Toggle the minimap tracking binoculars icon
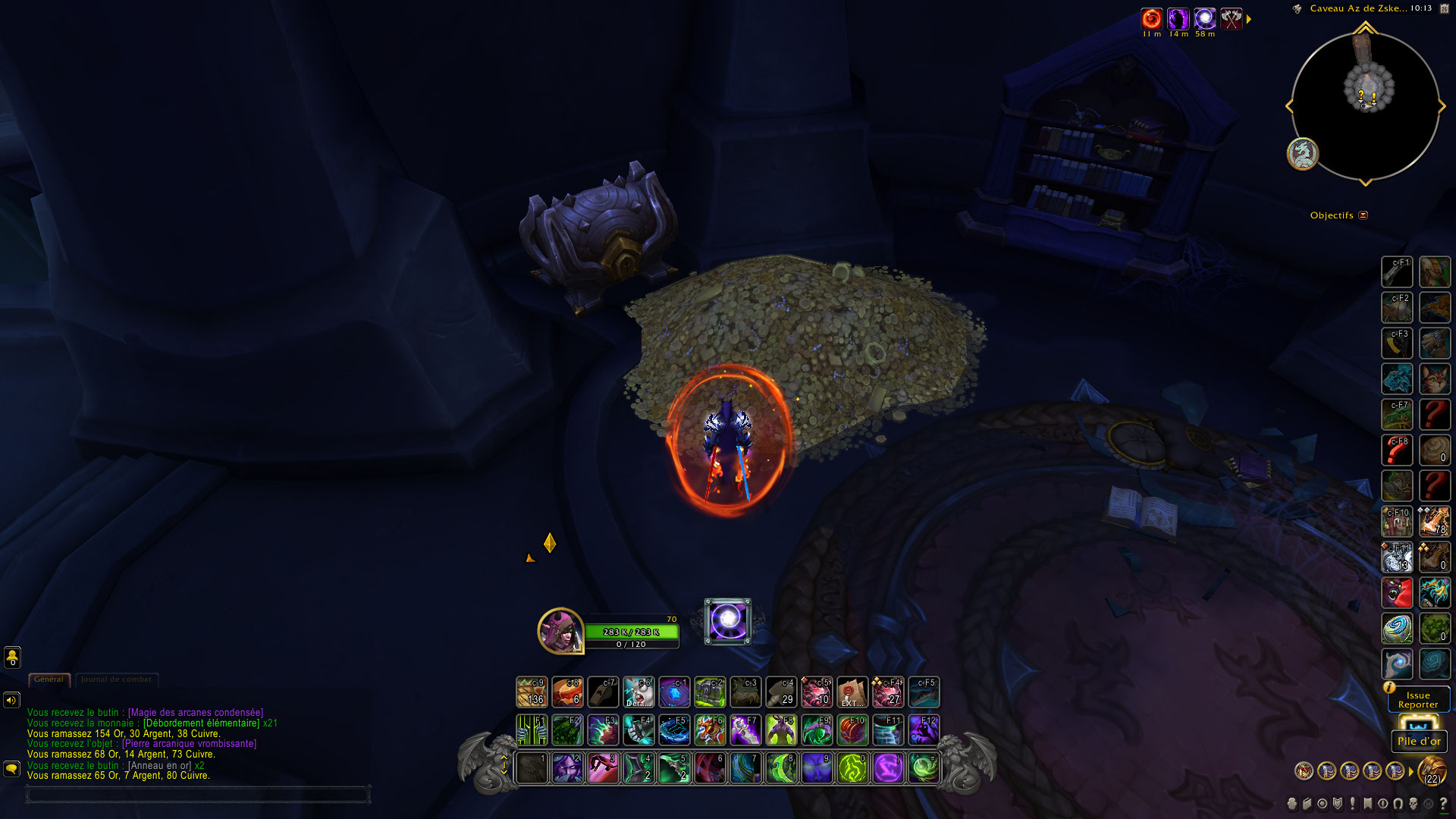This screenshot has width=1456, height=819. pos(1298,9)
